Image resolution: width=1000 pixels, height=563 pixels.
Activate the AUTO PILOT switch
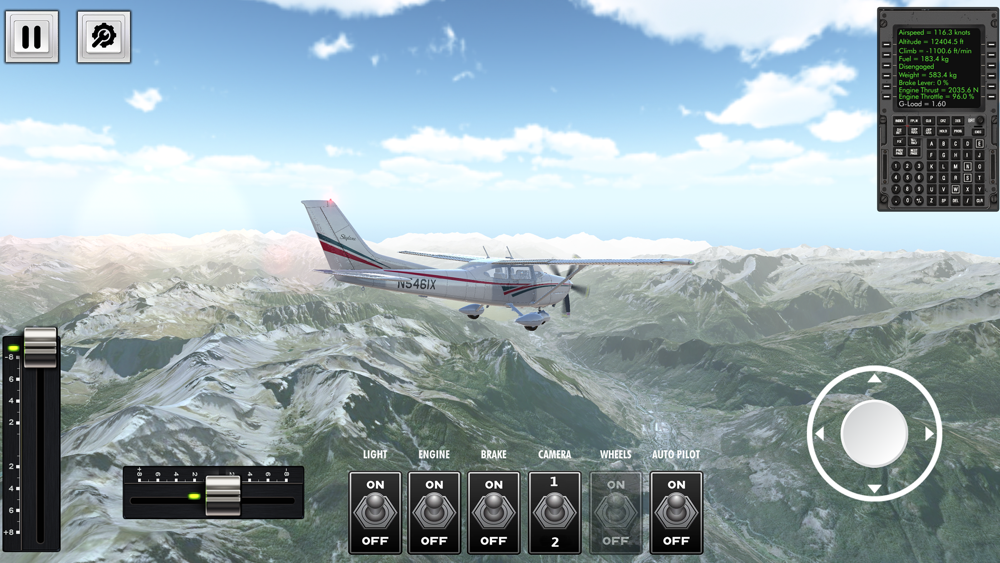tap(676, 512)
